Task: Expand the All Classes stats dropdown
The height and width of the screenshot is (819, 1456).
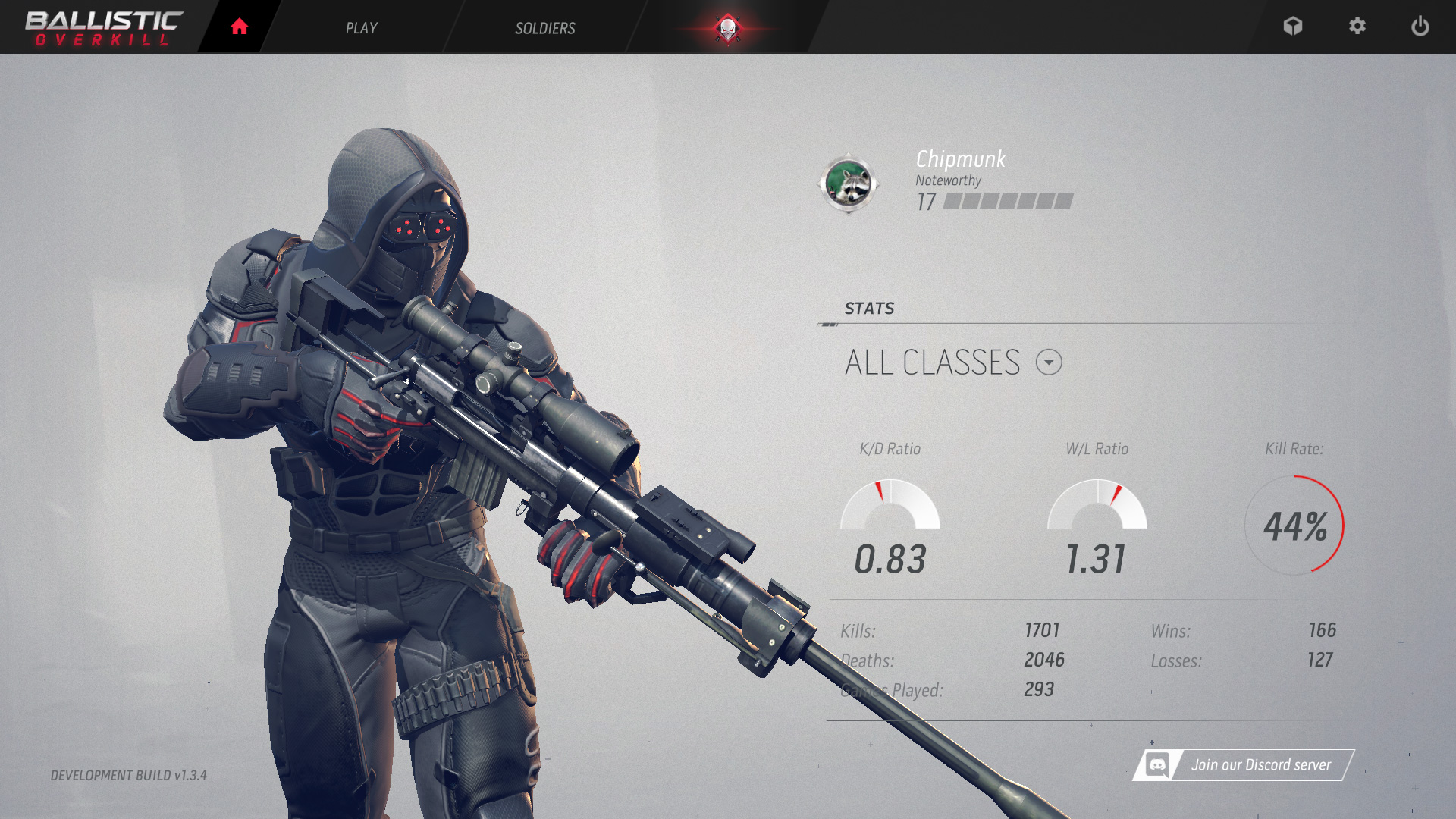Action: 1049,362
